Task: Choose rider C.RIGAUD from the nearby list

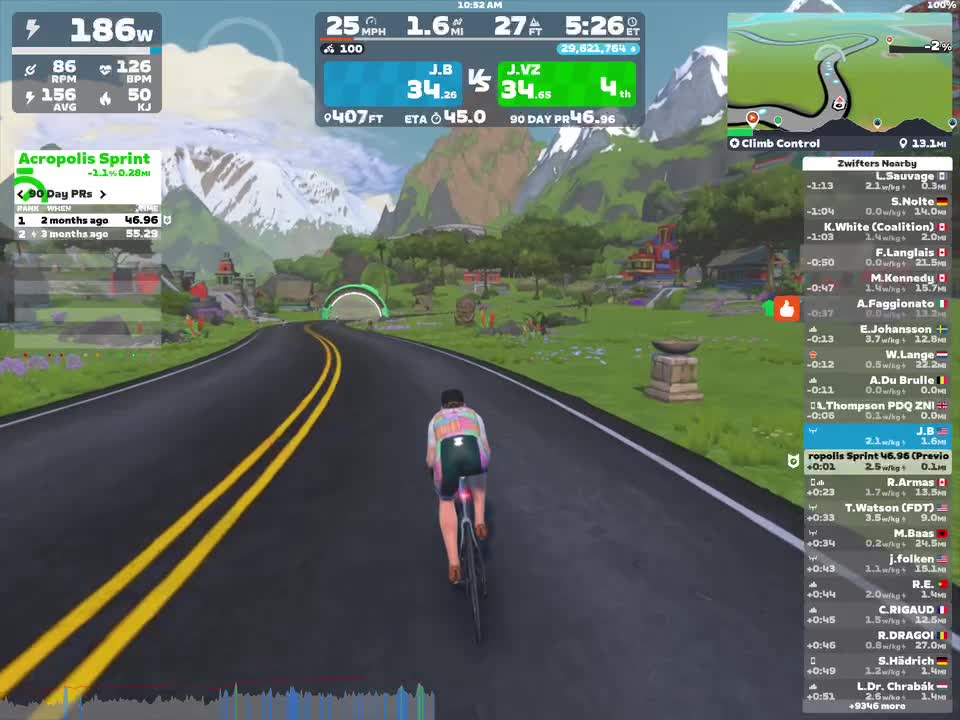Action: click(x=877, y=615)
